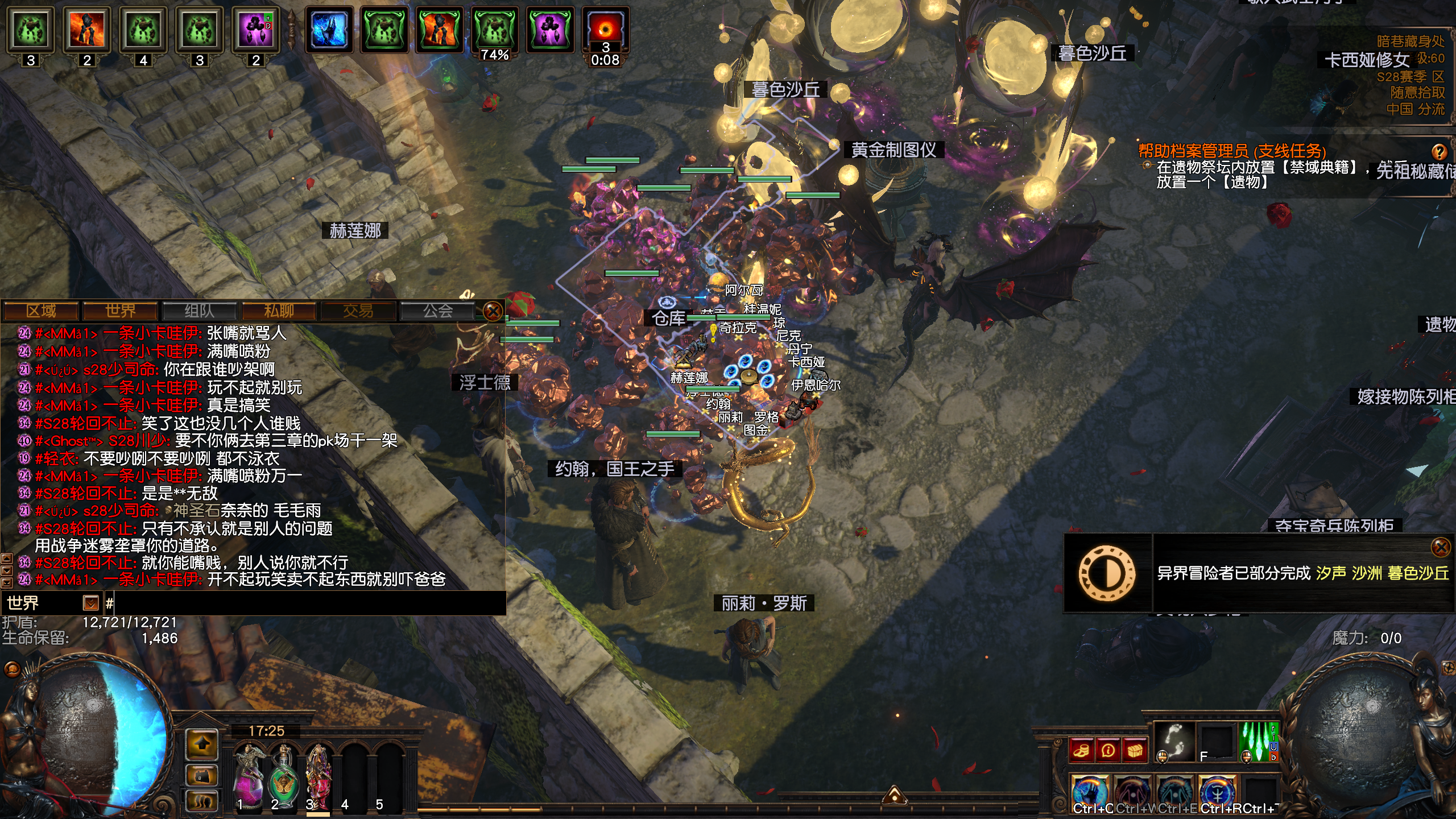Screen dimensions: 1456x819
Task: Close the chat window
Action: coord(493,311)
